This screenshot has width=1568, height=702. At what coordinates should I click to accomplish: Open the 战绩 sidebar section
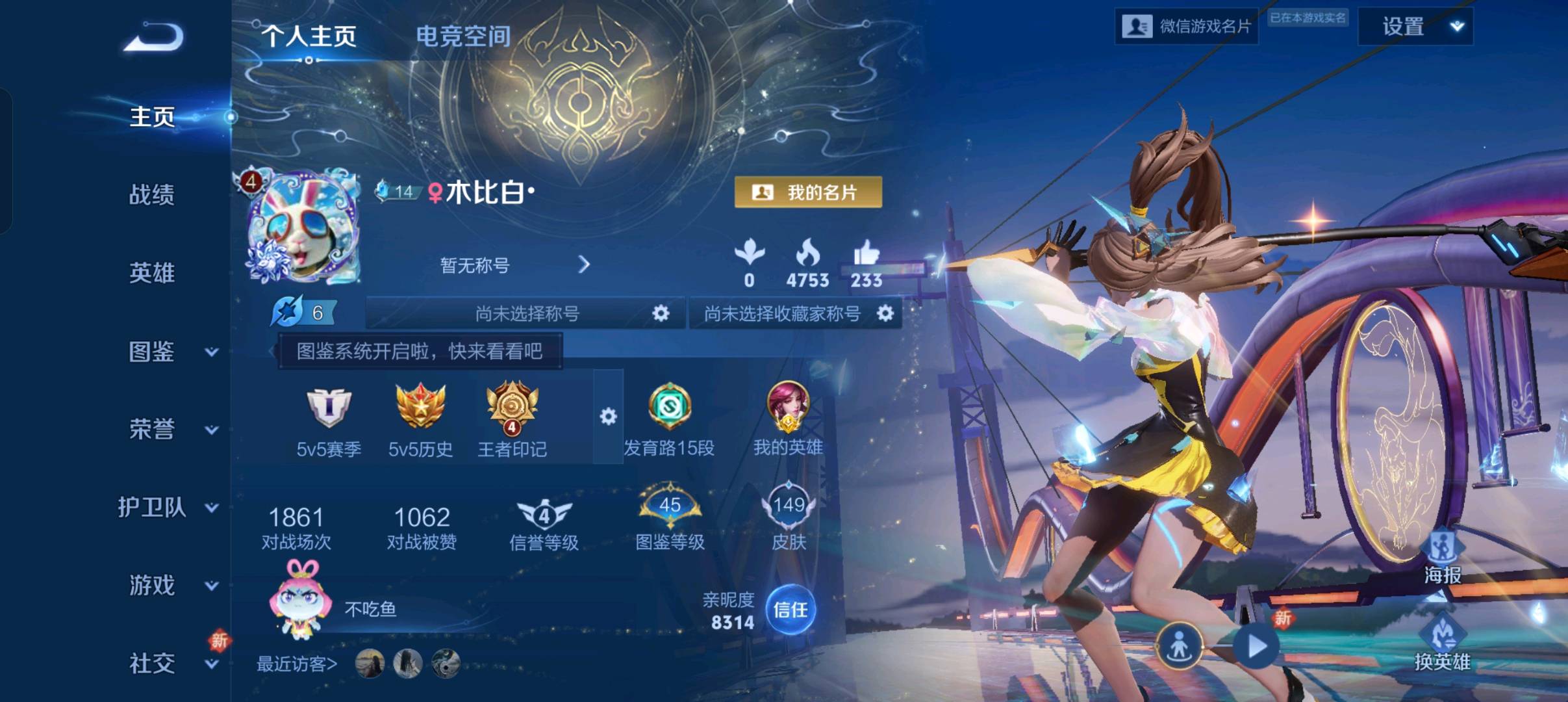[152, 194]
